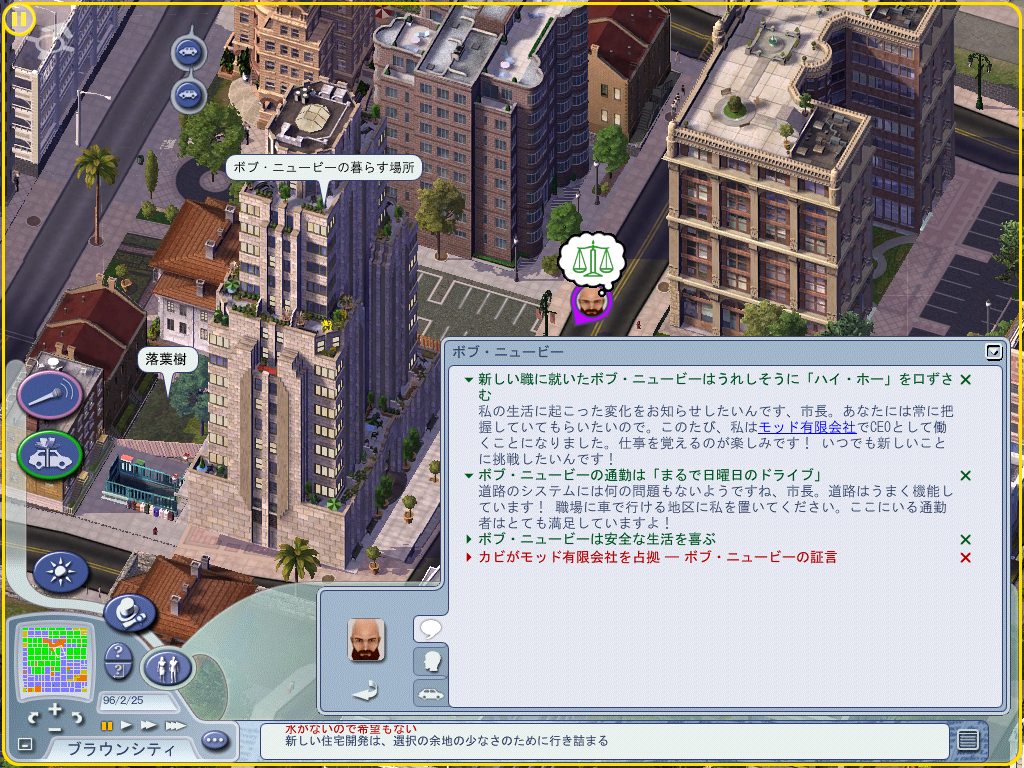Viewport: 1024px width, 768px height.
Task: Dismiss the red カビがモッド有限会社を占拠 message
Action: (x=965, y=557)
